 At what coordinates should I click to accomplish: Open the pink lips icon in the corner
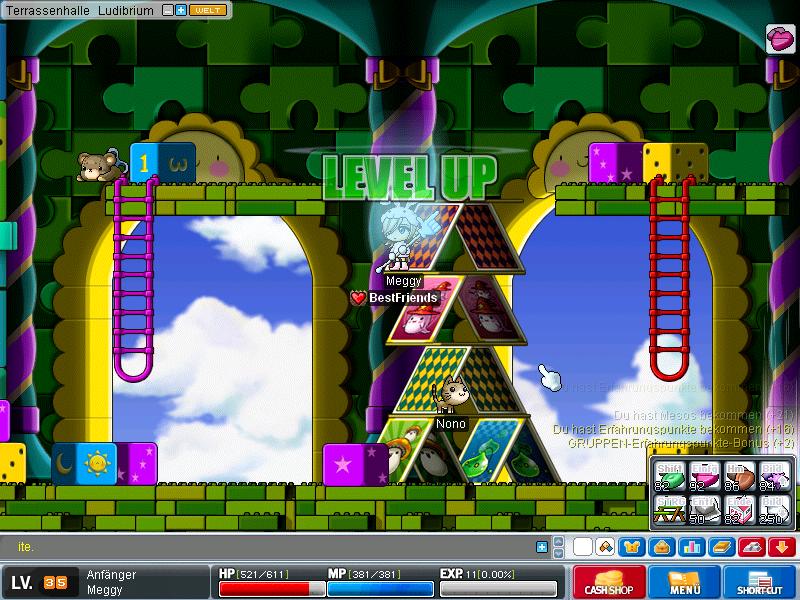780,38
